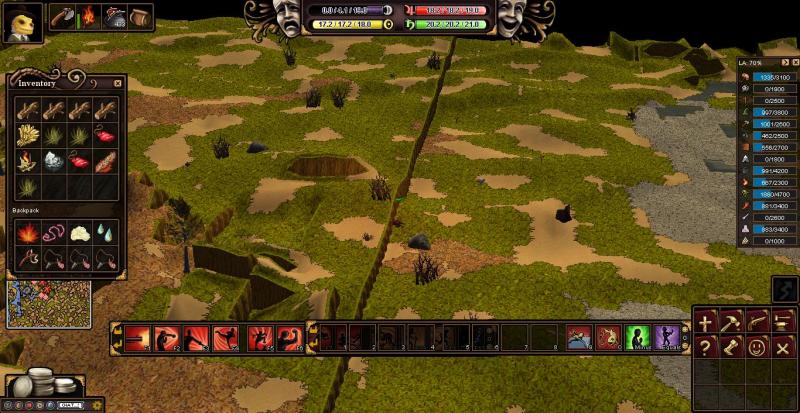Select the white cotton lump in backpack
Image resolution: width=800 pixels, height=413 pixels.
(x=79, y=234)
